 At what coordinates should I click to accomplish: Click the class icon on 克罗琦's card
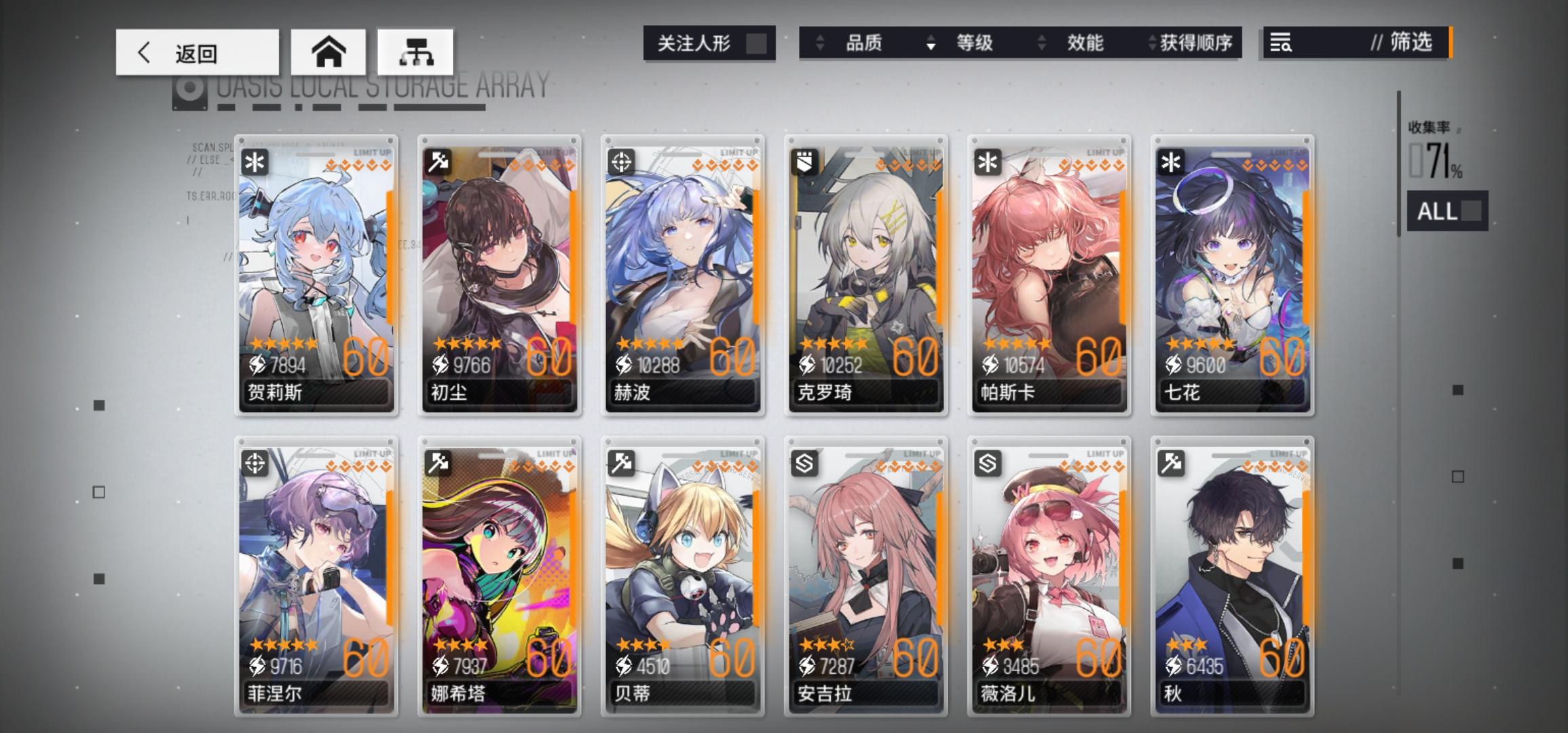tap(805, 160)
